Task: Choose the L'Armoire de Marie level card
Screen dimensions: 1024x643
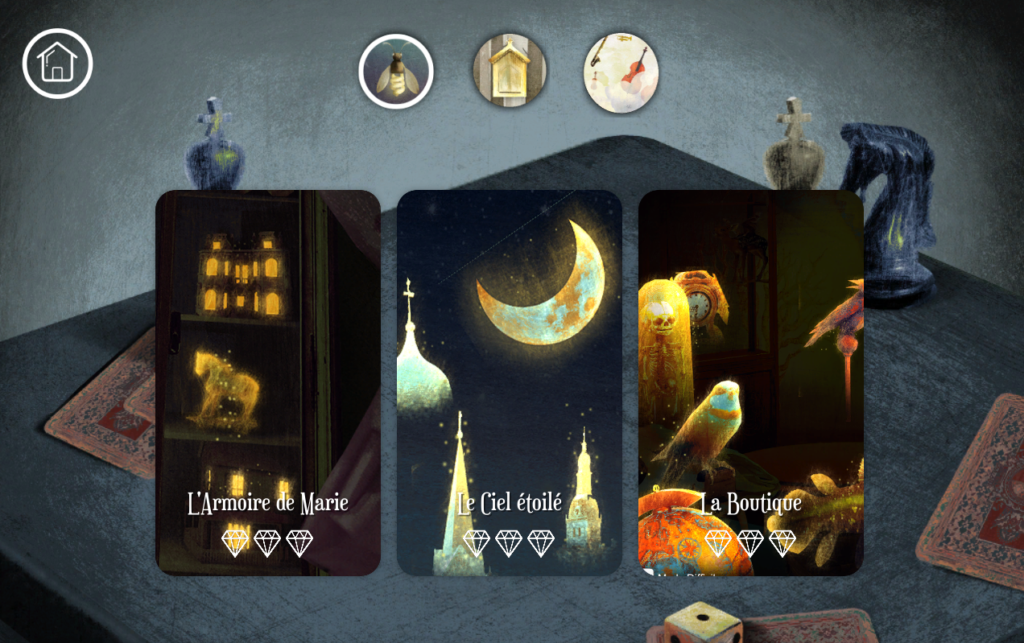Action: (268, 382)
